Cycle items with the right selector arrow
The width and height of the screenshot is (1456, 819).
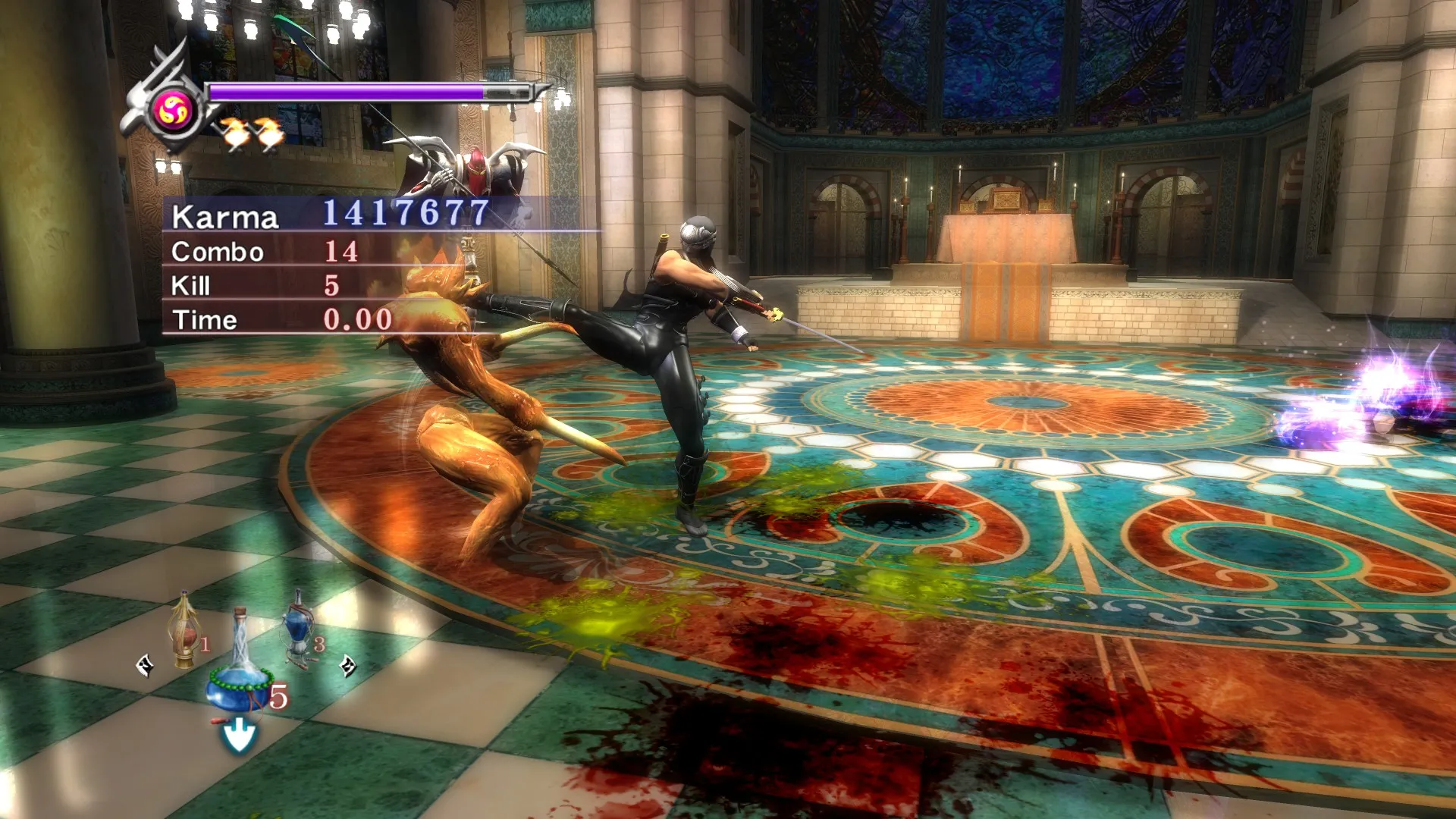pyautogui.click(x=347, y=666)
